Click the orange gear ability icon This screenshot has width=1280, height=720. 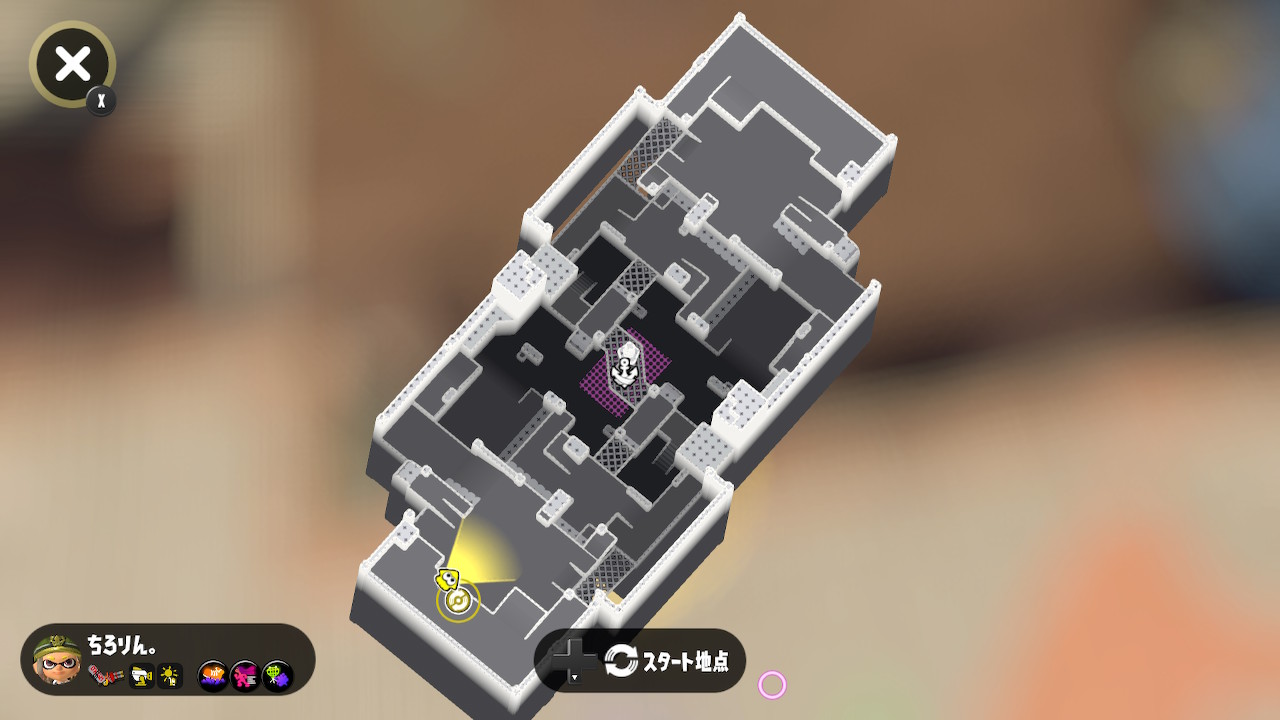point(213,677)
